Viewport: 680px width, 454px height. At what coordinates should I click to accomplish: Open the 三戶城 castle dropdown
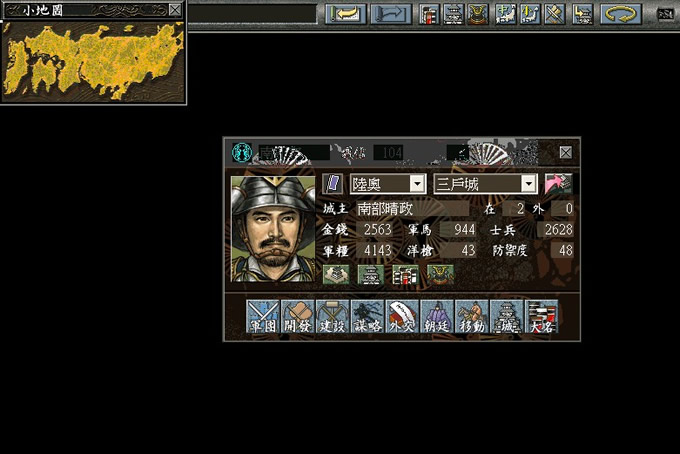click(529, 184)
